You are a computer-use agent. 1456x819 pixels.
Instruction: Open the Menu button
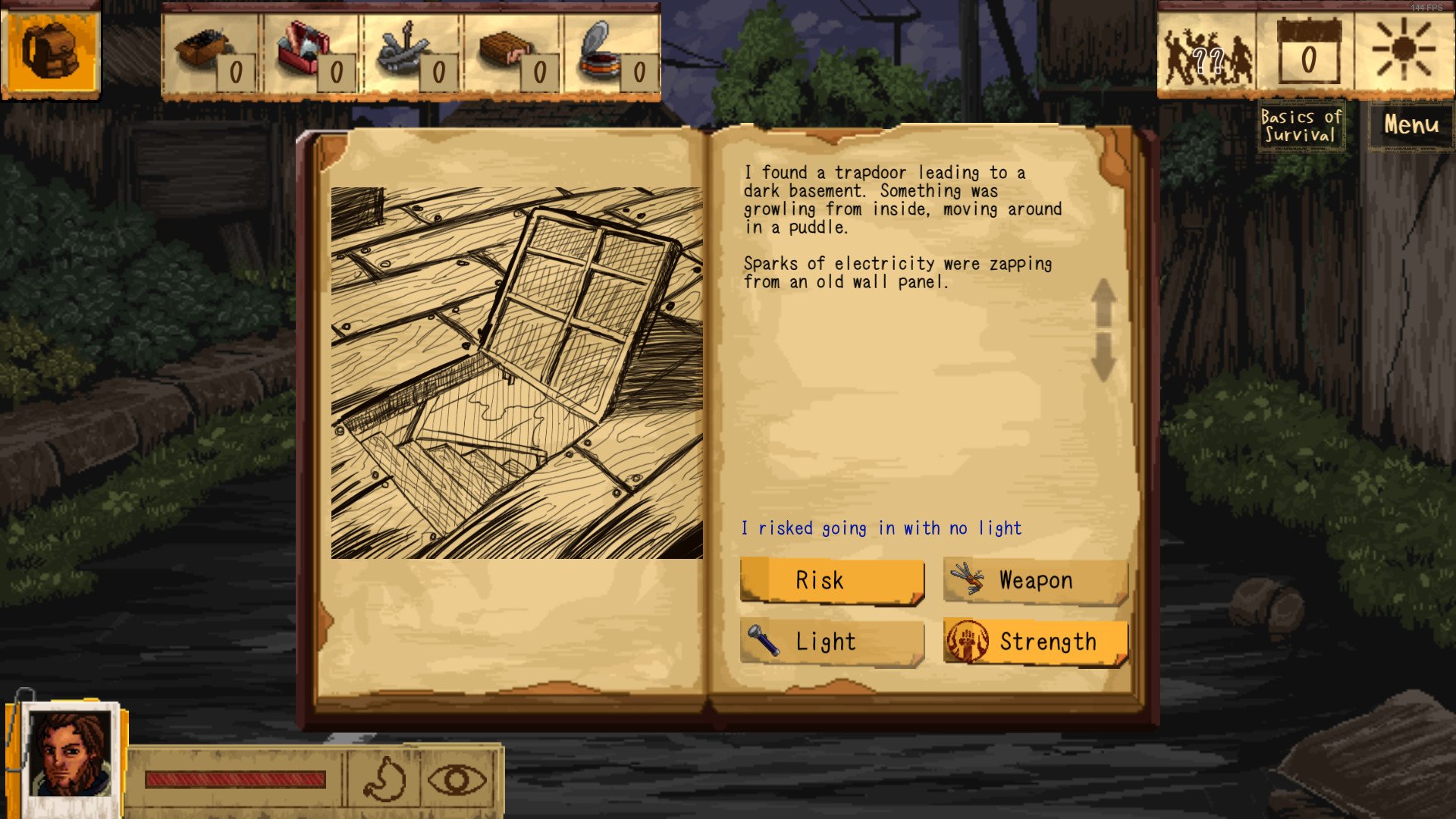[1410, 125]
